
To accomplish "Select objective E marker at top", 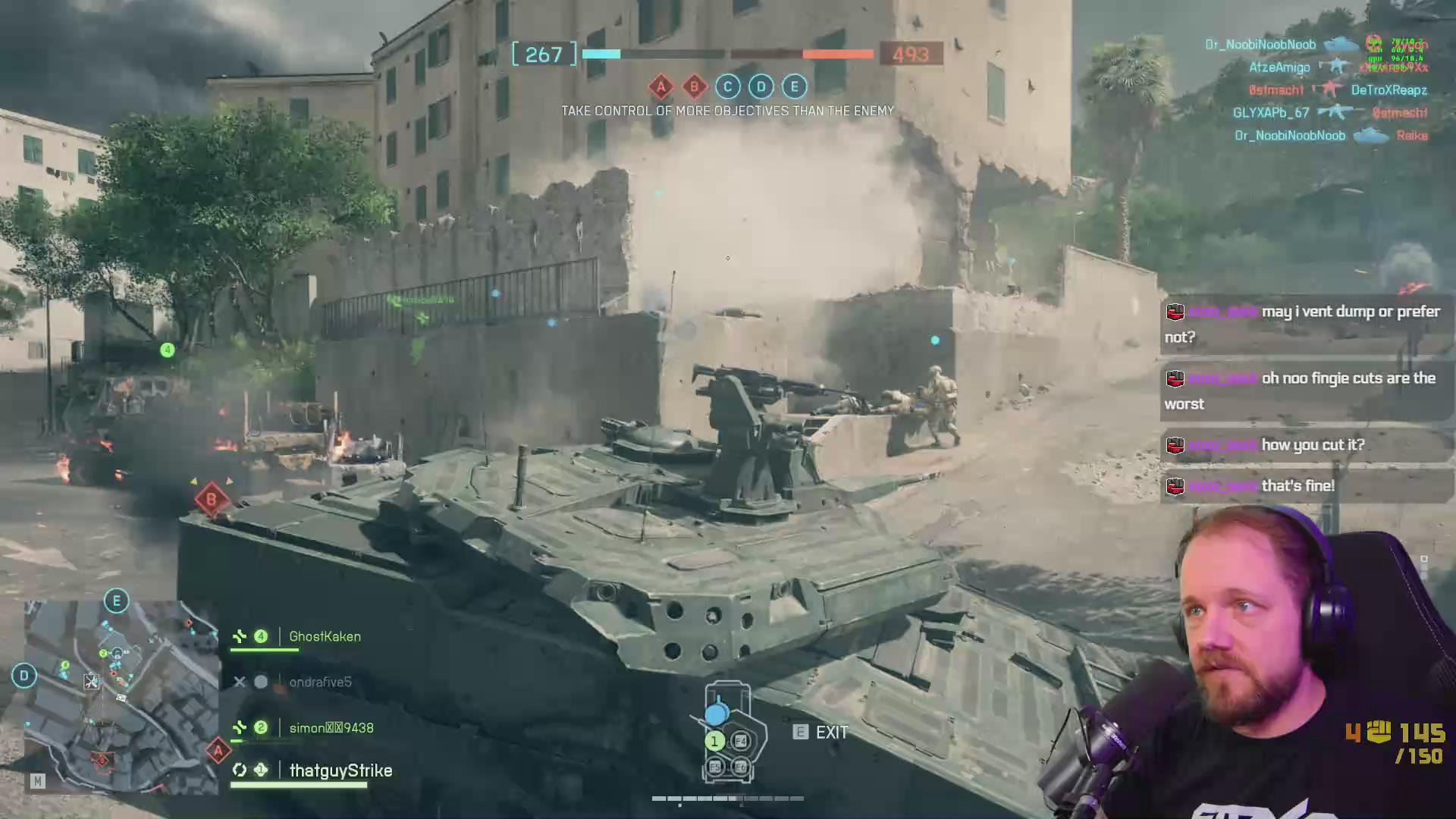I will tap(794, 86).
